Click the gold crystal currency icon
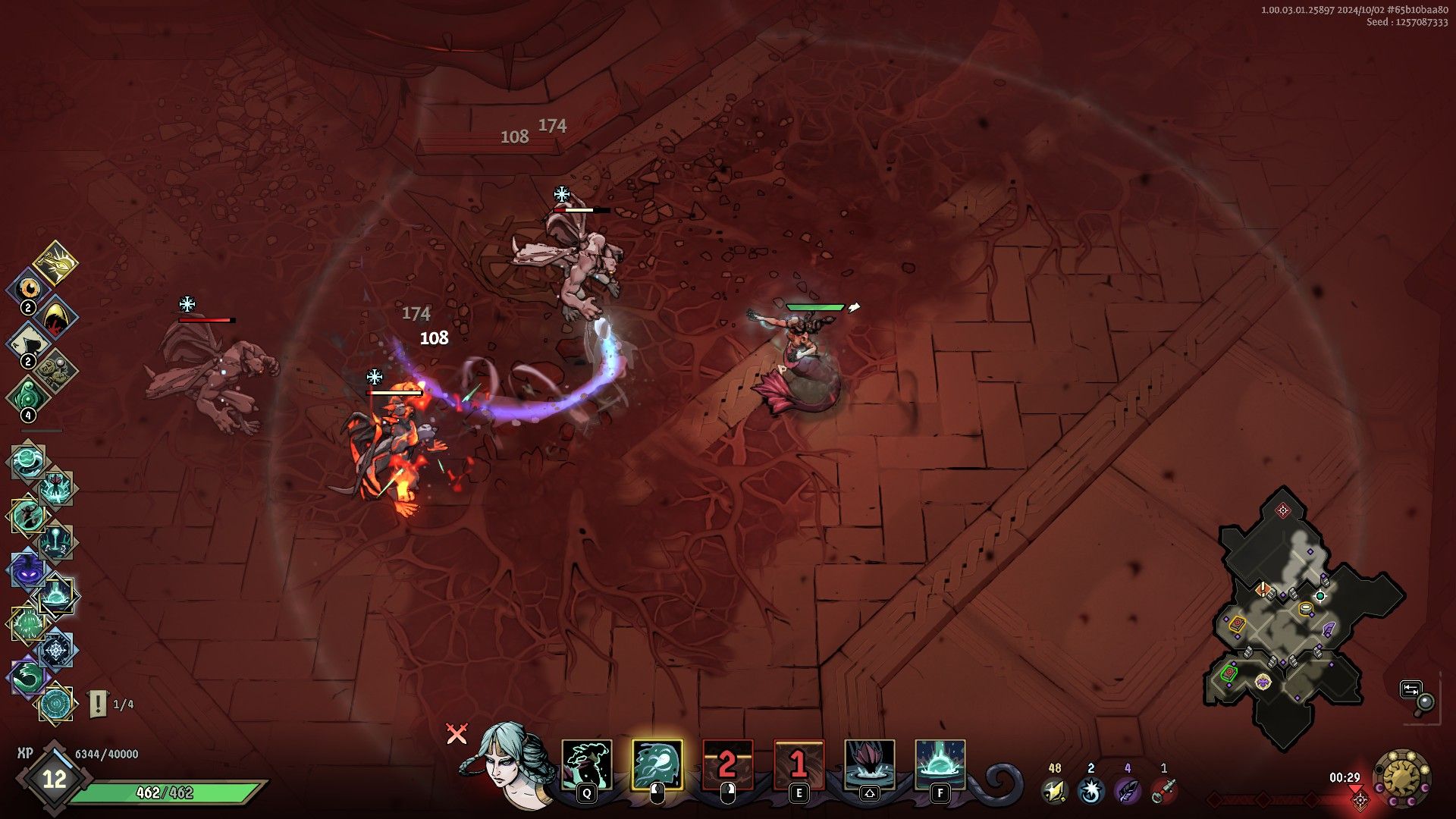The image size is (1456, 819). tap(1054, 791)
